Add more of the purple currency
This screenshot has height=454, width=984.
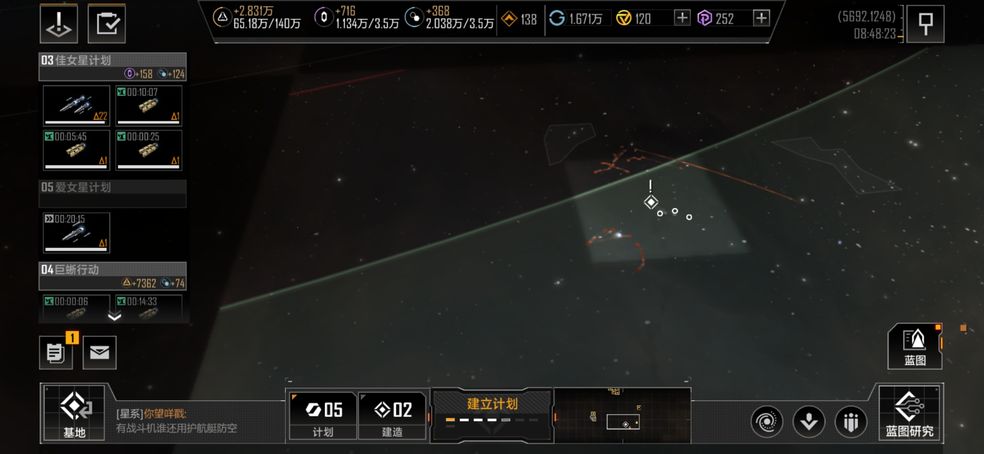pos(761,18)
